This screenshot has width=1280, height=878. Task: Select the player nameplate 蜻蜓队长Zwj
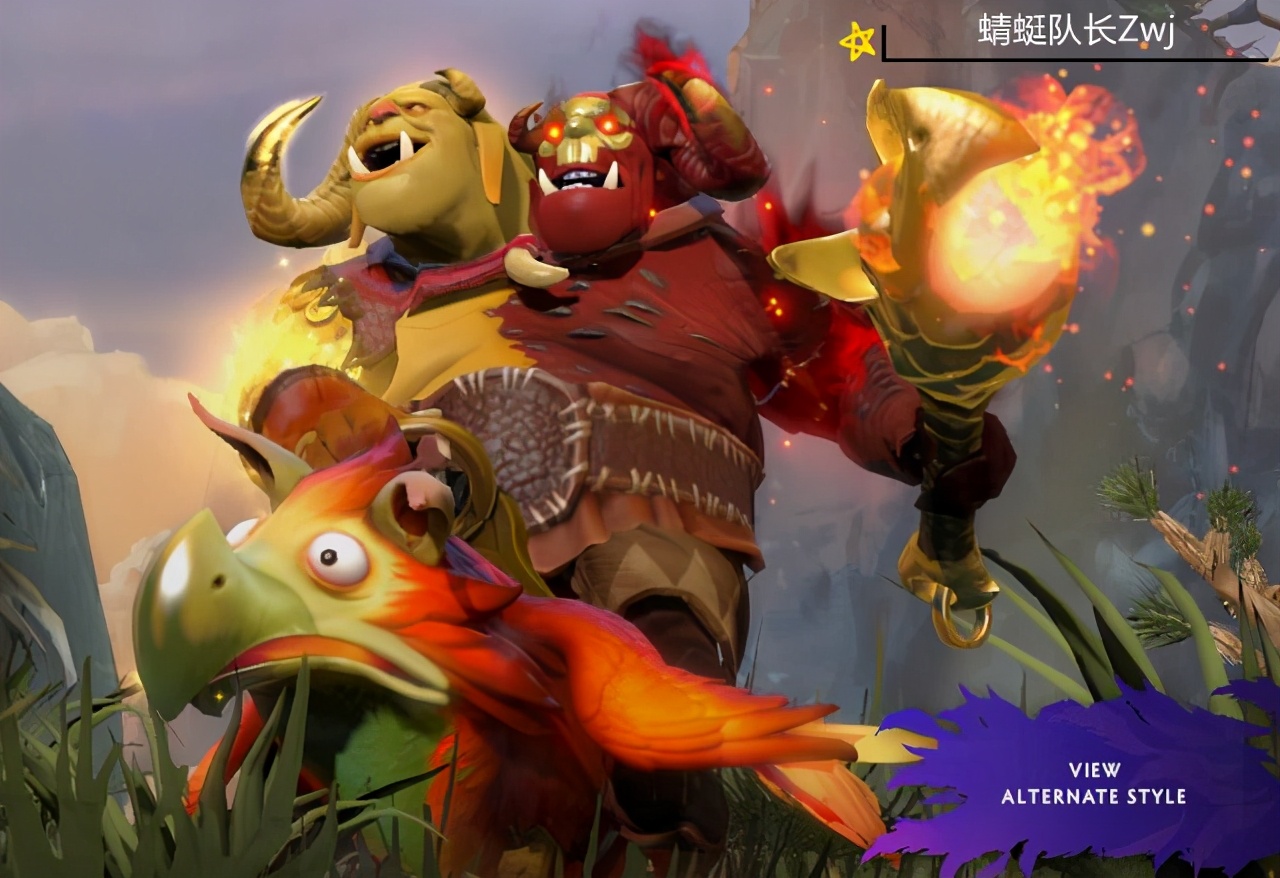[1075, 31]
